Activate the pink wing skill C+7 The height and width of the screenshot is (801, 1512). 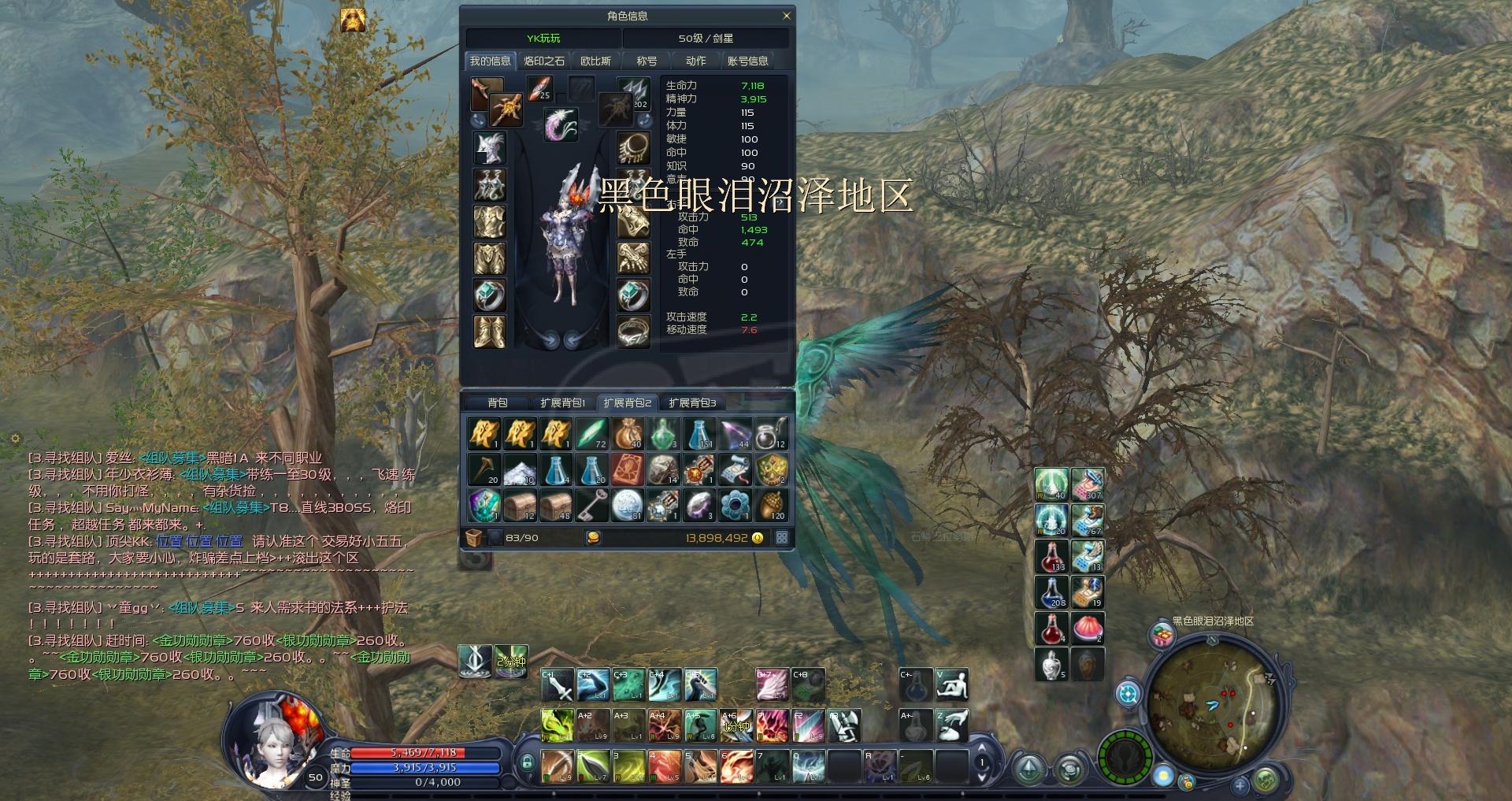(x=772, y=684)
